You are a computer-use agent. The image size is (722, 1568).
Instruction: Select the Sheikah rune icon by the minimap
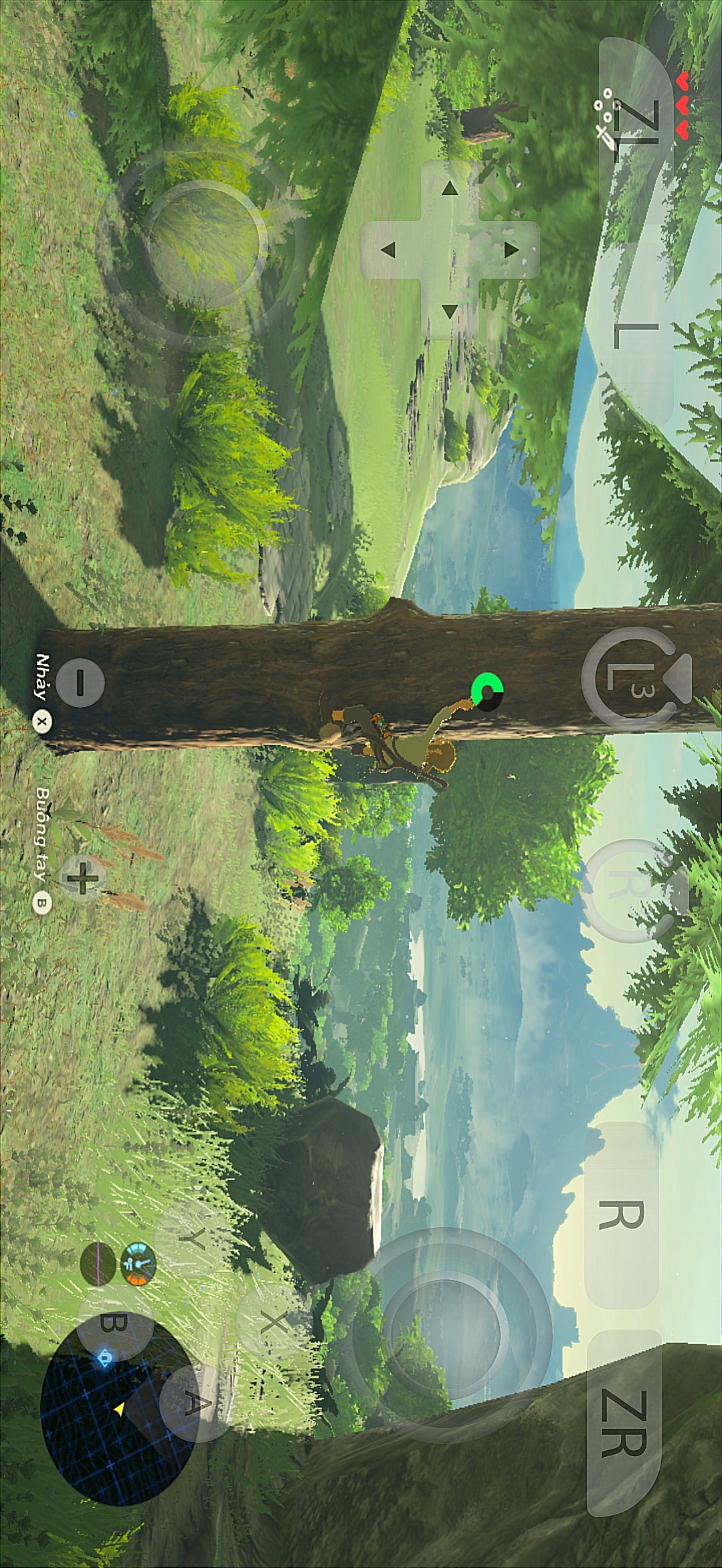tap(138, 1264)
